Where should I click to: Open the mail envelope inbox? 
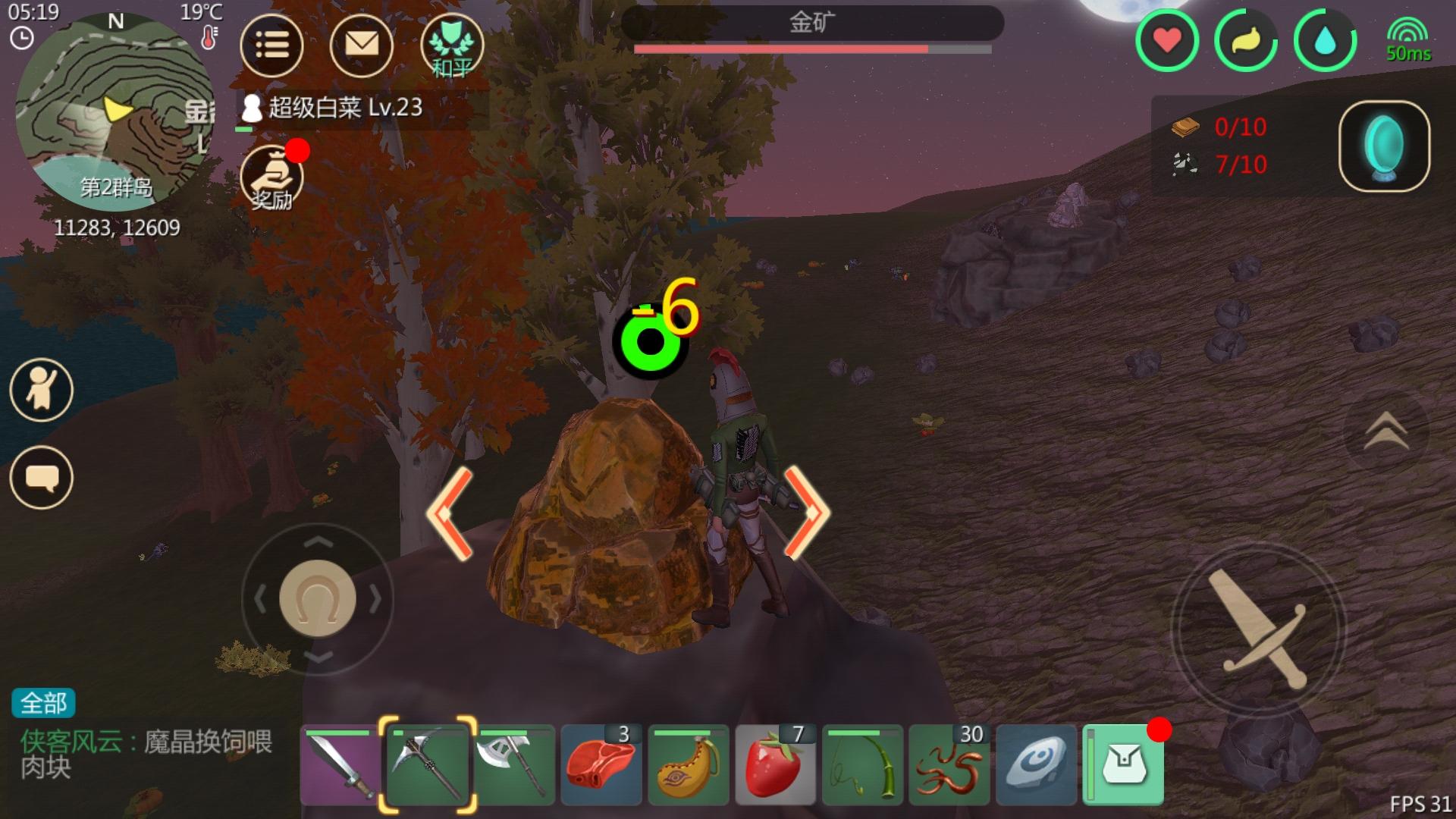[362, 45]
